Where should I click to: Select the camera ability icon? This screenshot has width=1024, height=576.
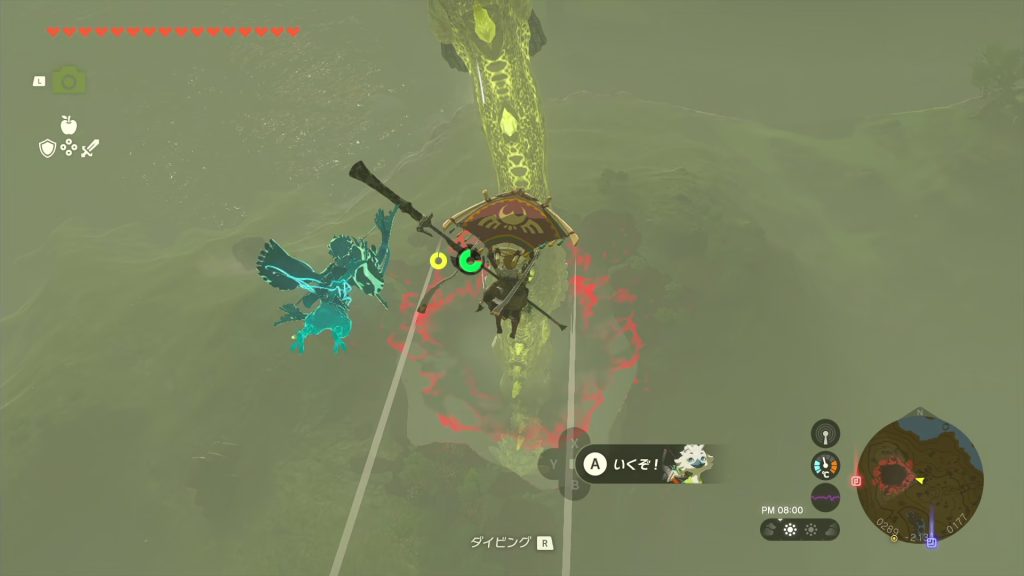[68, 80]
